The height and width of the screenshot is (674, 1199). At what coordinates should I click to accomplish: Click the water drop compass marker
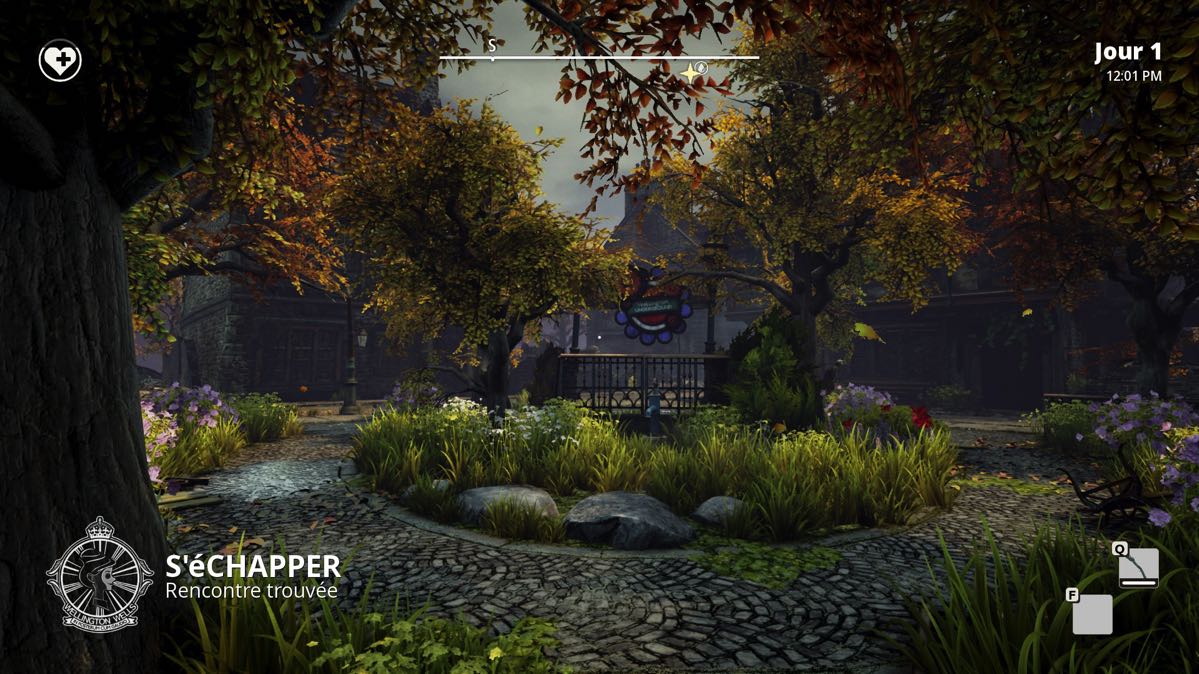[x=703, y=66]
